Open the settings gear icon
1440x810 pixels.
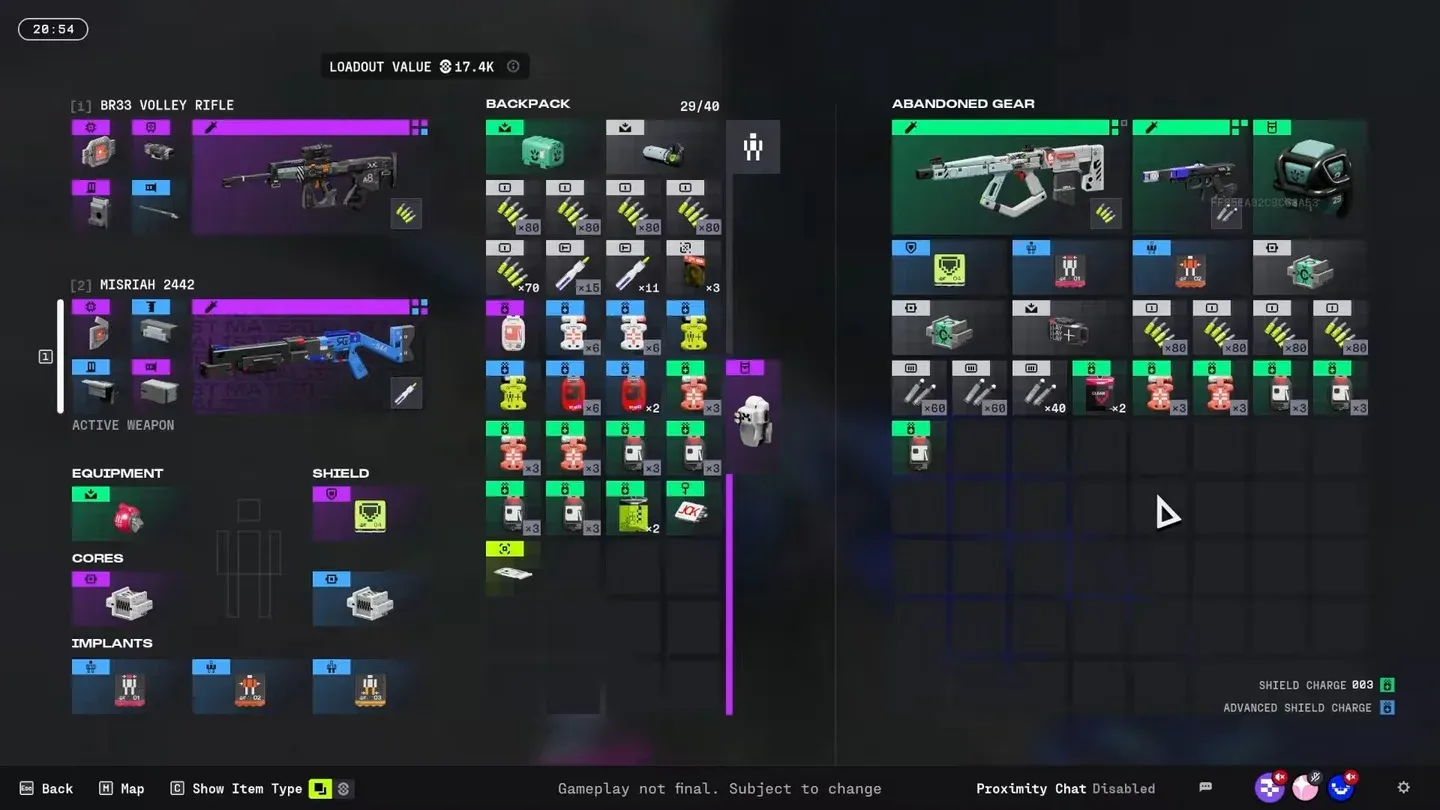tap(1403, 788)
